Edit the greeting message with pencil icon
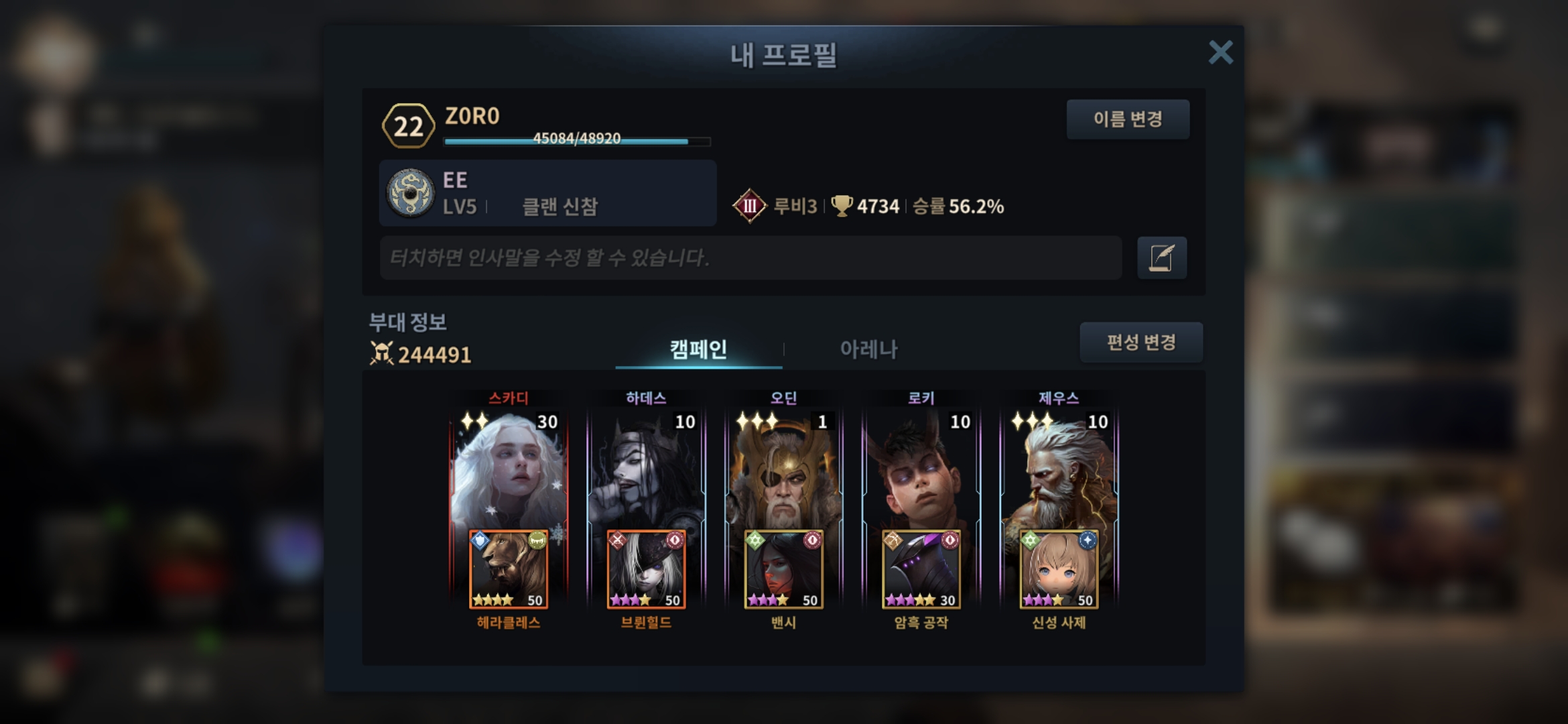The image size is (1568, 724). pyautogui.click(x=1161, y=257)
